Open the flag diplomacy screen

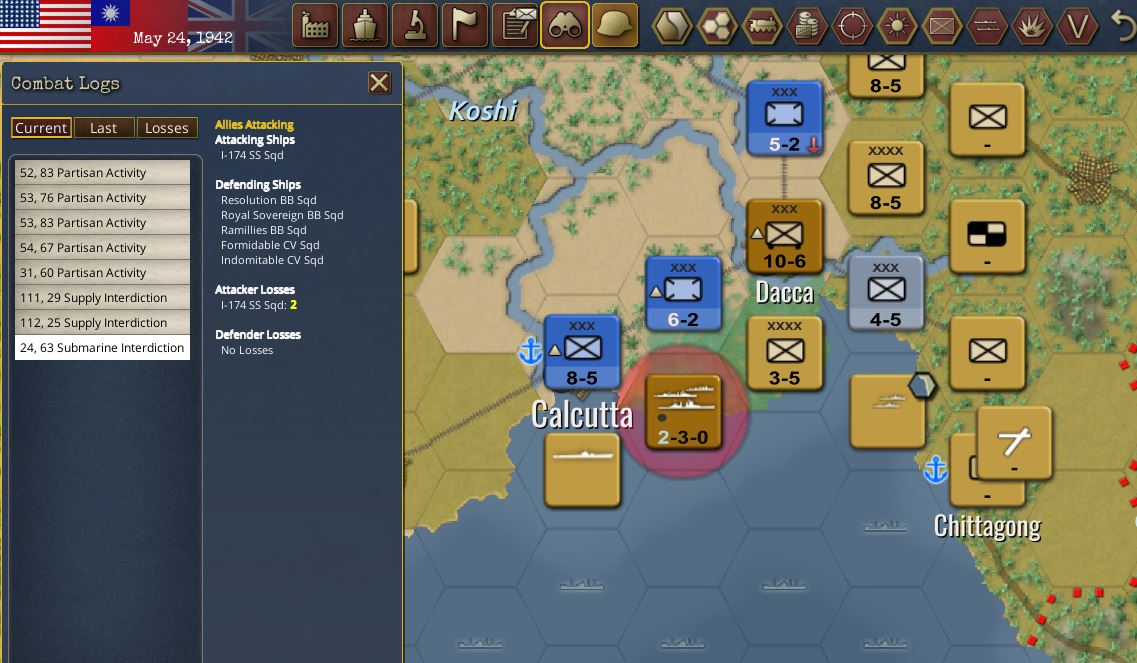click(x=465, y=26)
